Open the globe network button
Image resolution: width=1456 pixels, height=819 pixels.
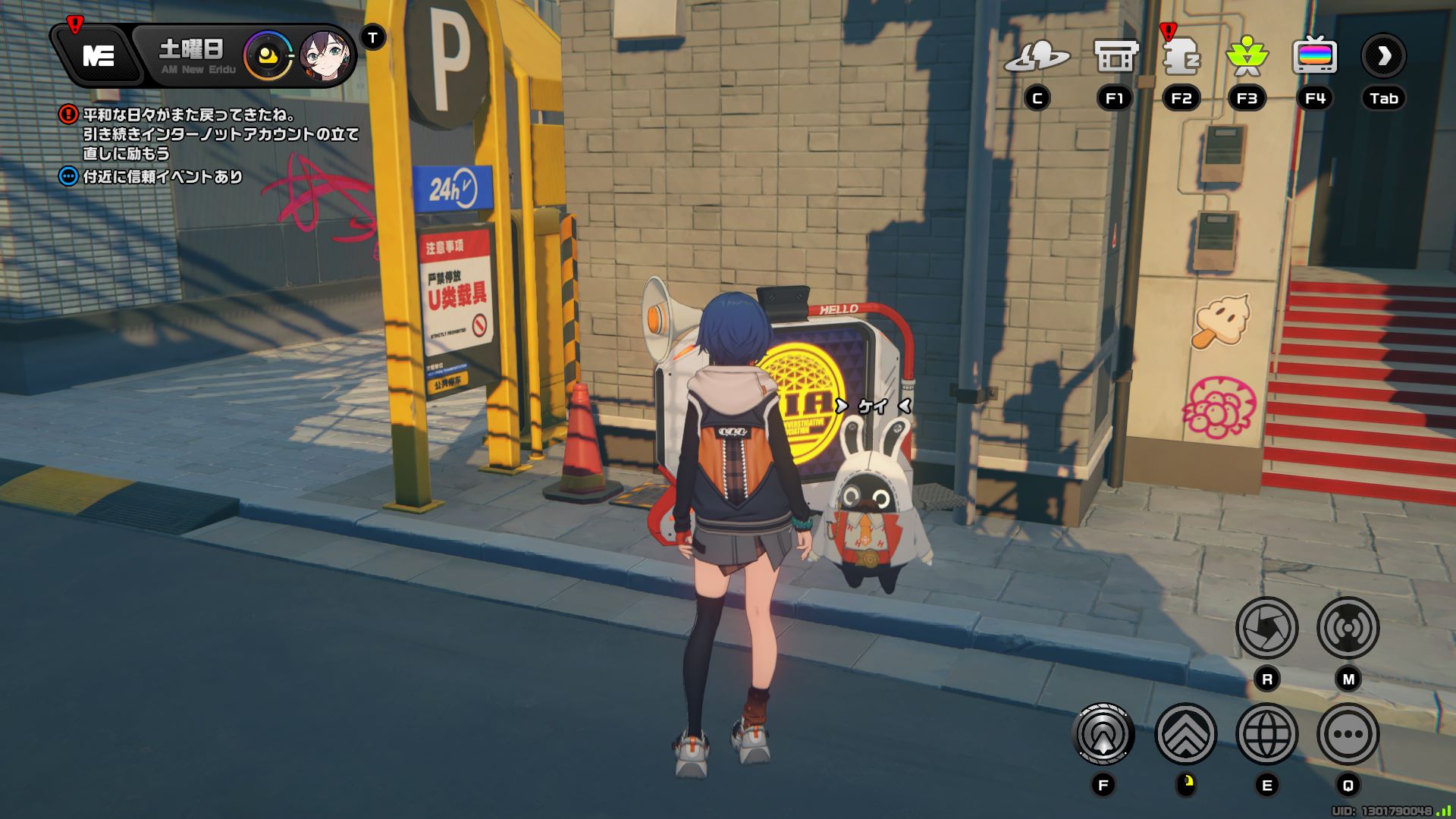pos(1266,734)
